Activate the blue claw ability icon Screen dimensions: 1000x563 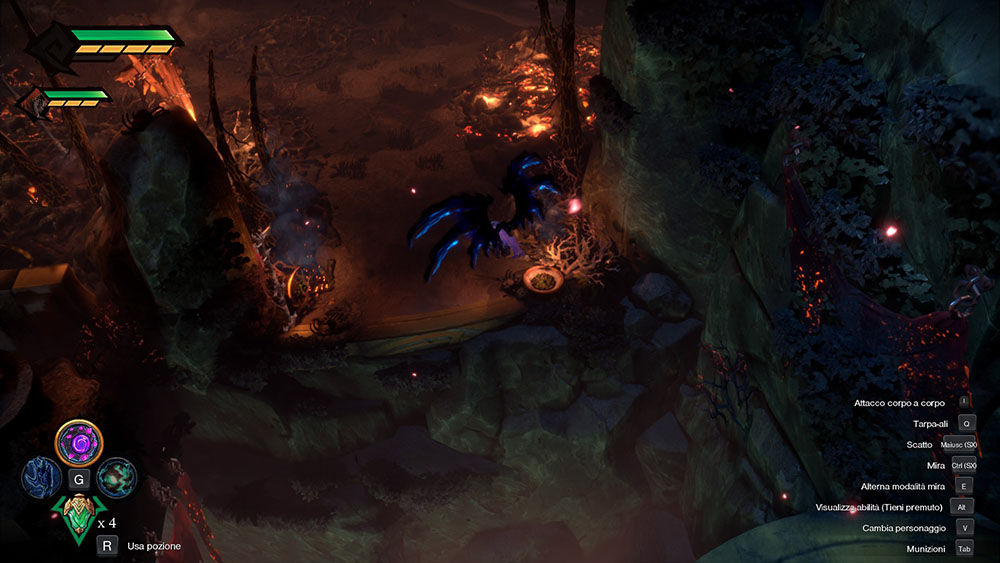click(42, 478)
